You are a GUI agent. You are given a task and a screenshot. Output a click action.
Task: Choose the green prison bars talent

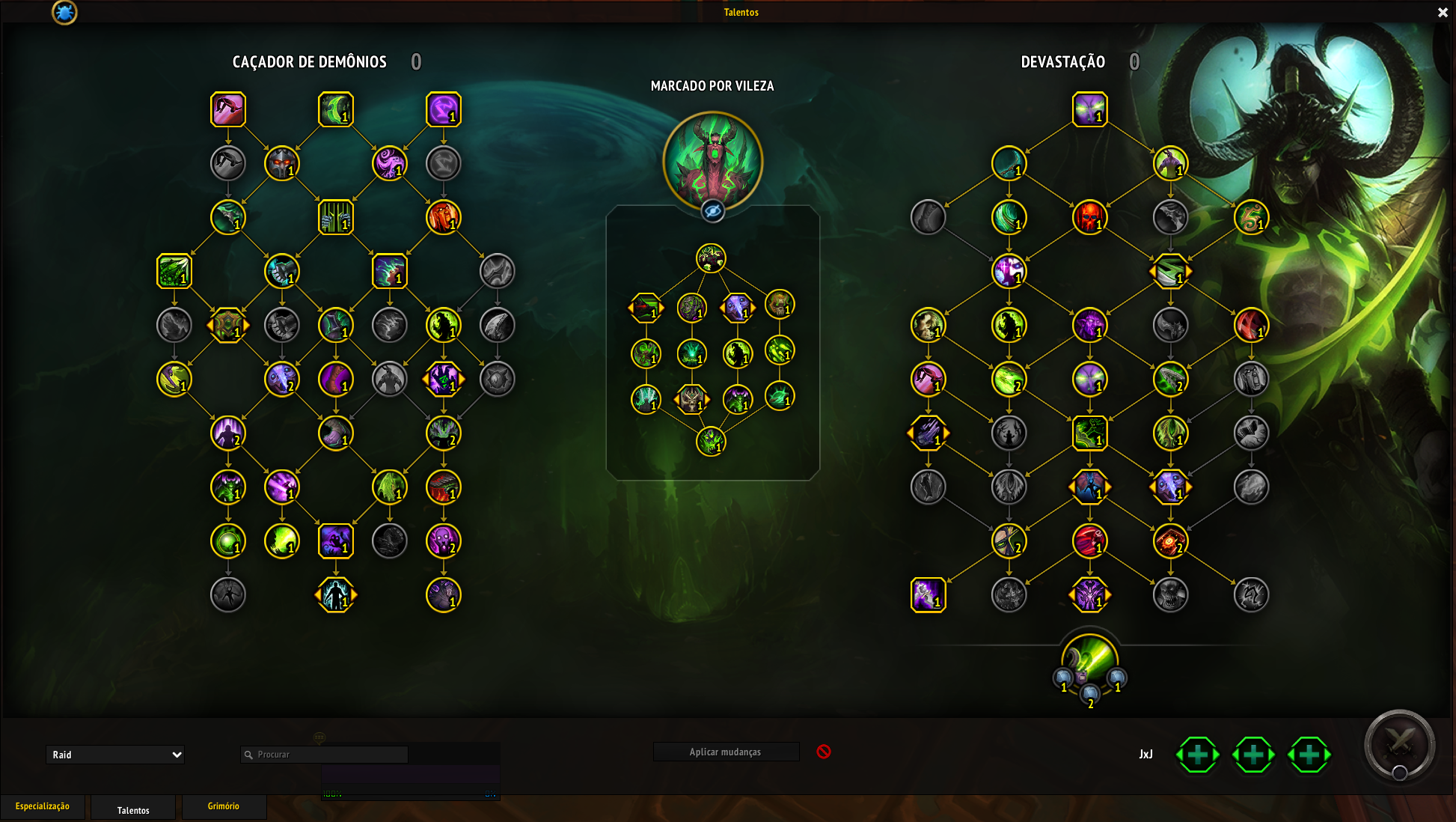[x=336, y=217]
